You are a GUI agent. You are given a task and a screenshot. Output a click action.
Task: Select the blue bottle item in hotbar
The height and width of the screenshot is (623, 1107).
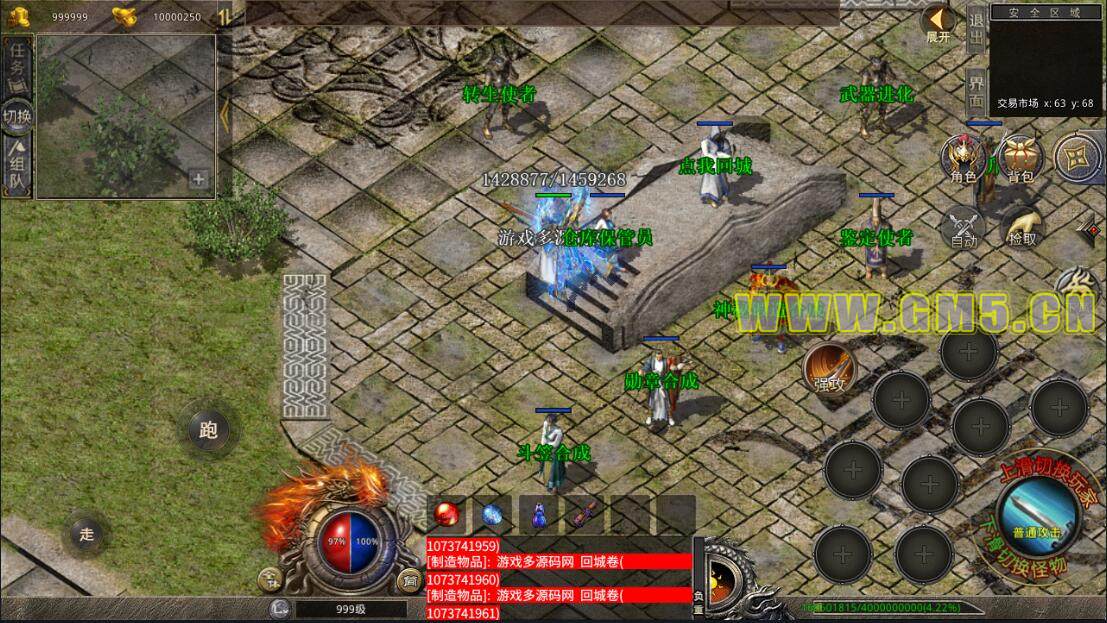pyautogui.click(x=539, y=514)
